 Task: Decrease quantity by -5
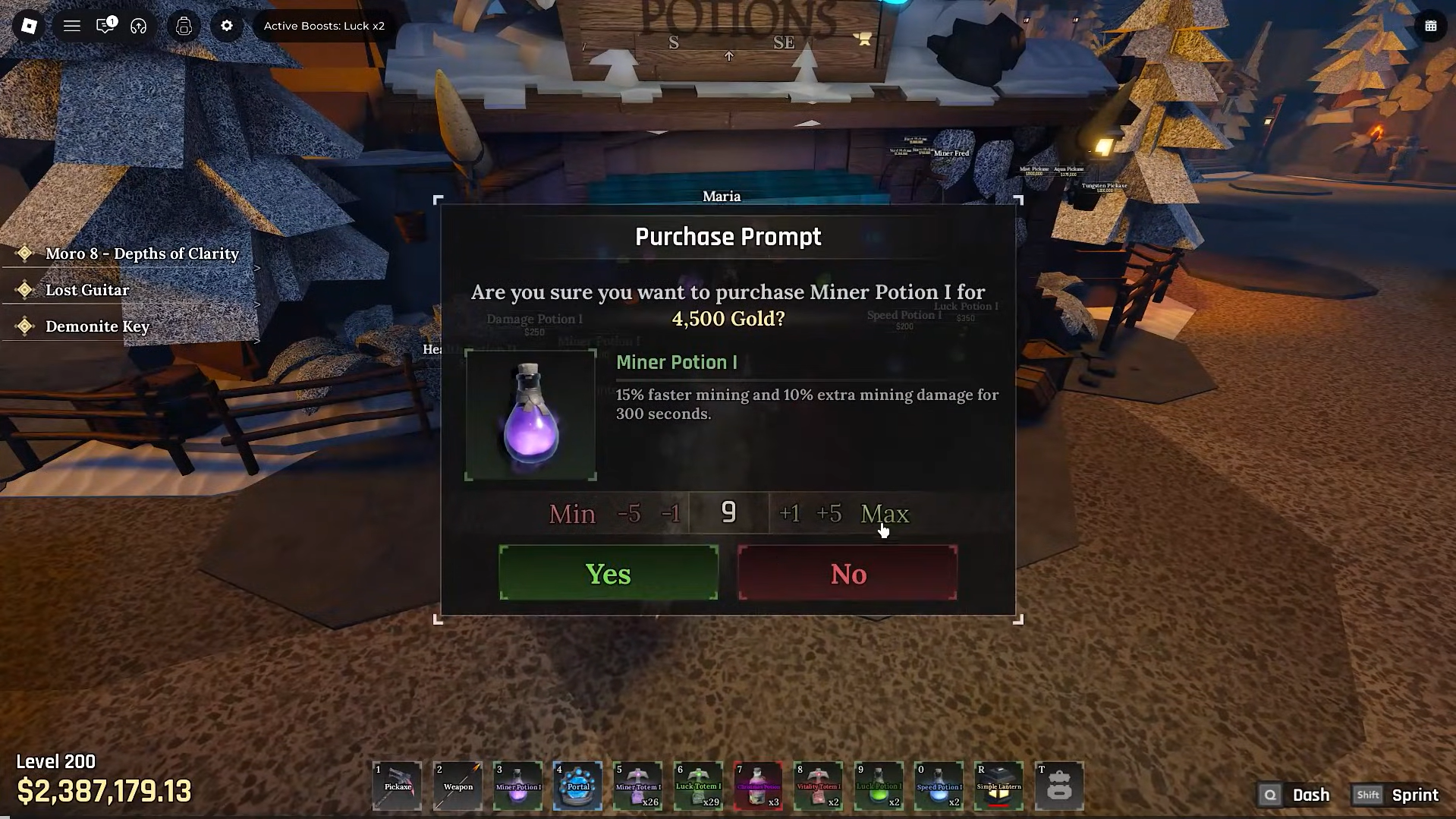(x=629, y=514)
